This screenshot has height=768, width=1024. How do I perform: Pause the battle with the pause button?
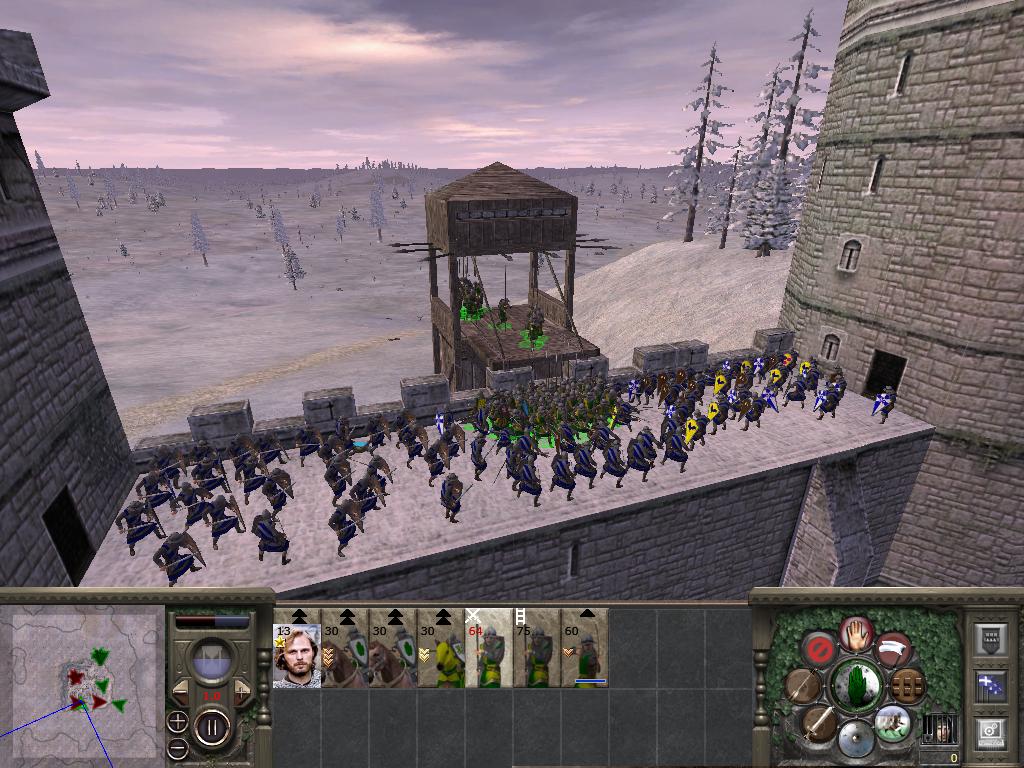(212, 726)
